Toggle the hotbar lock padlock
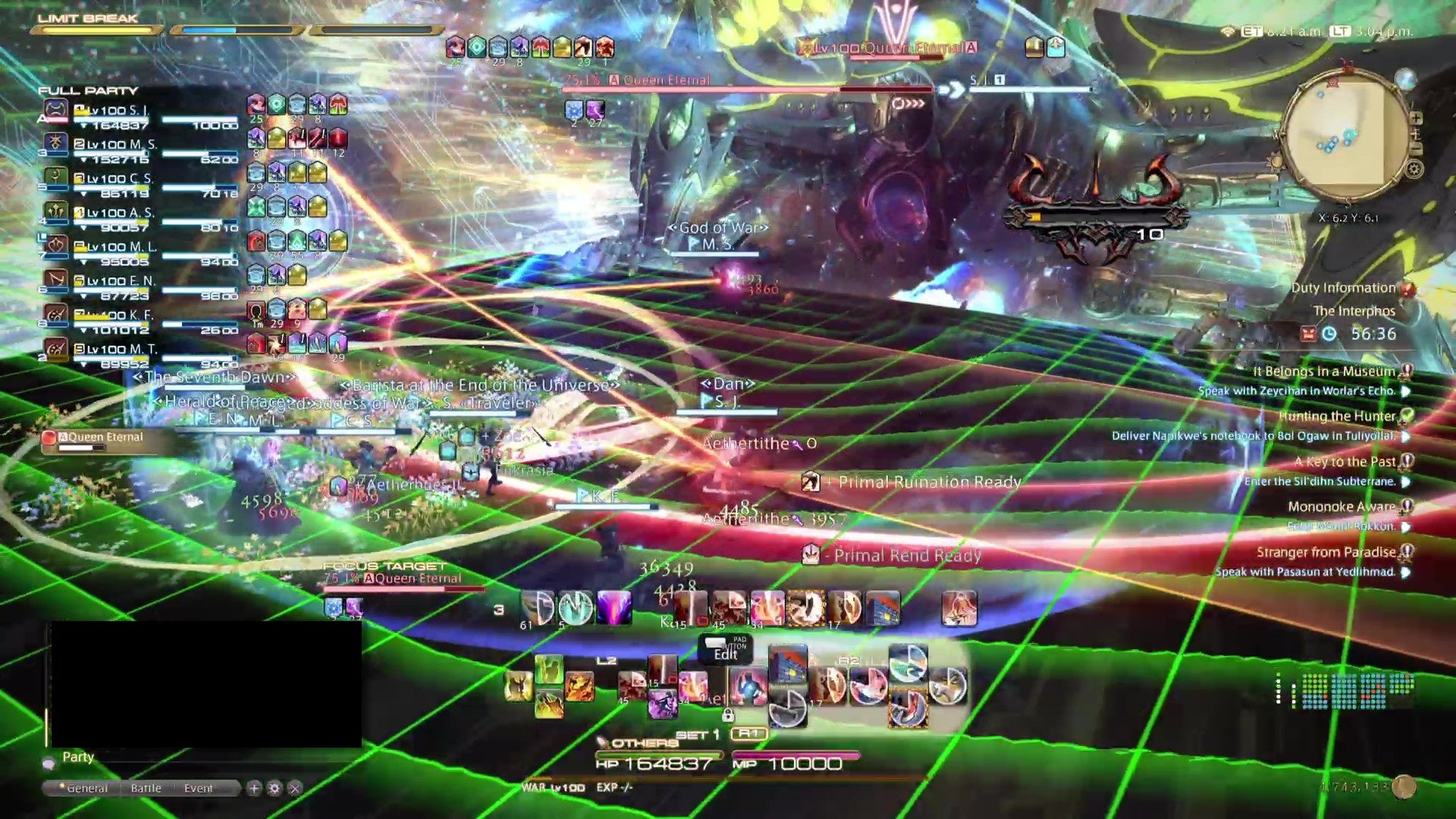Screen dimensions: 1456x819 pos(728,715)
